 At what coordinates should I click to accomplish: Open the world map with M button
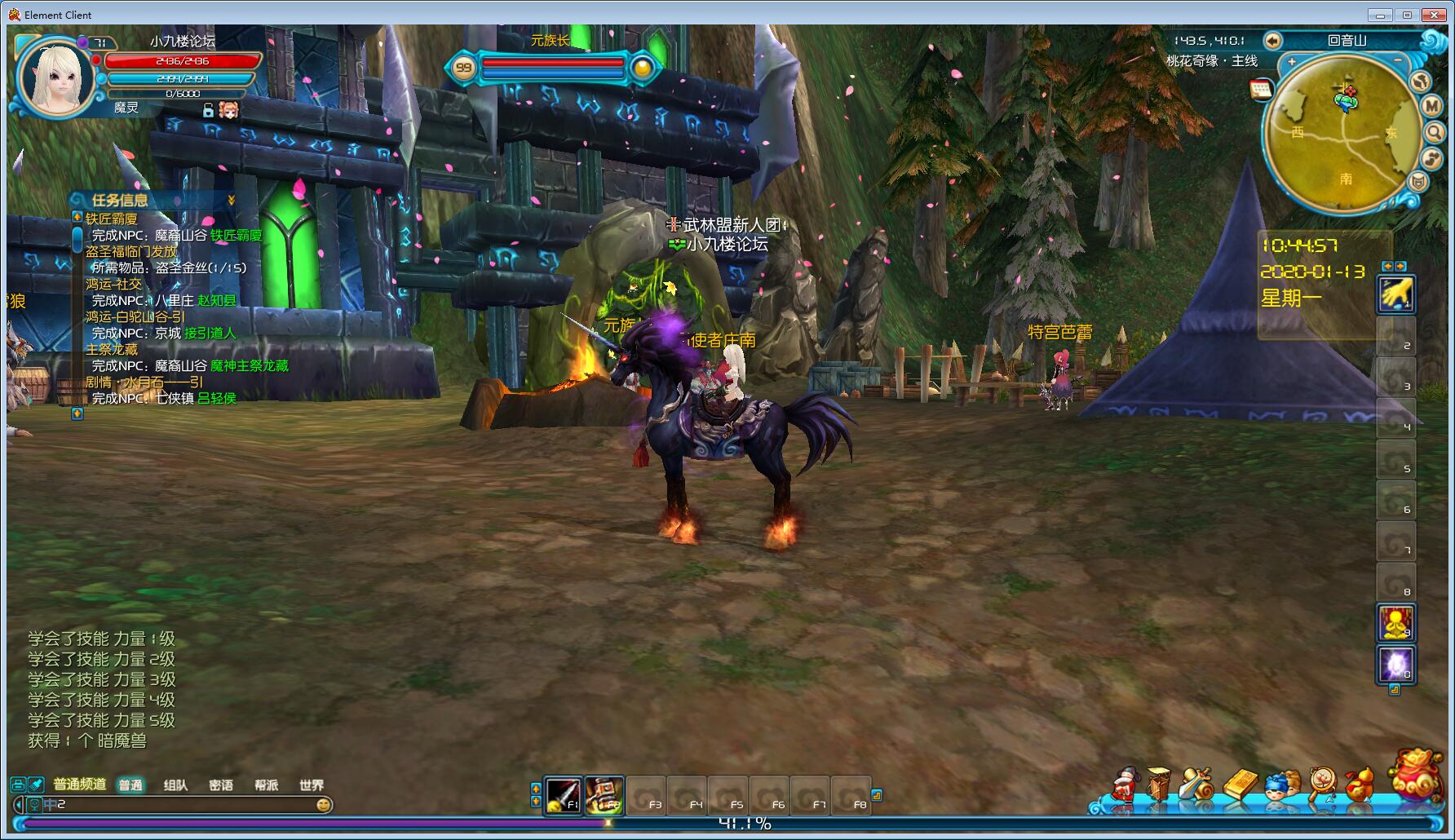pyautogui.click(x=1433, y=106)
